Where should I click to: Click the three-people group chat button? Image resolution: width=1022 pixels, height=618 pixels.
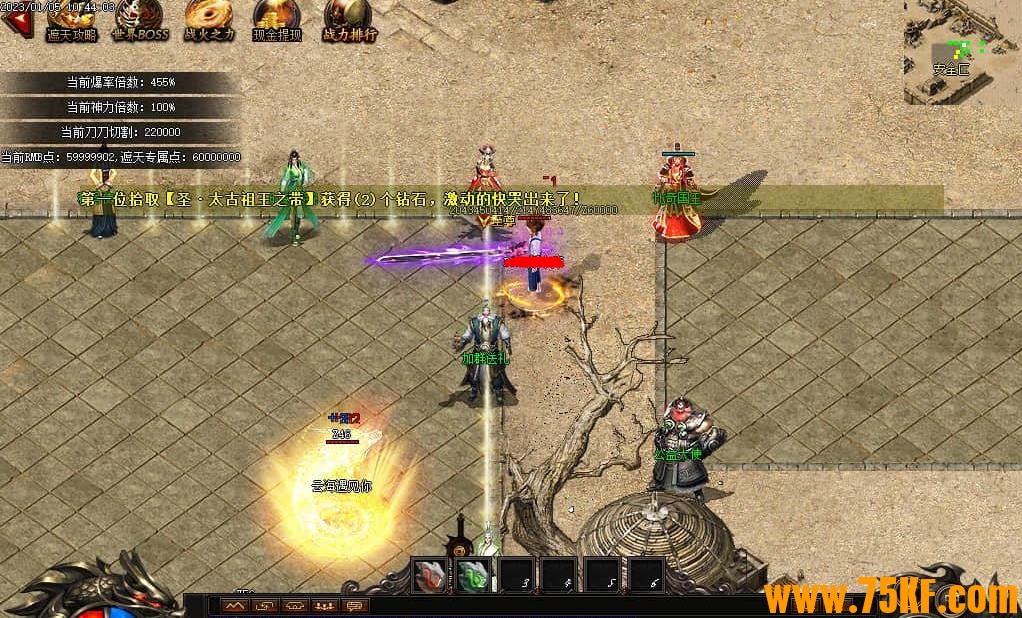click(325, 606)
